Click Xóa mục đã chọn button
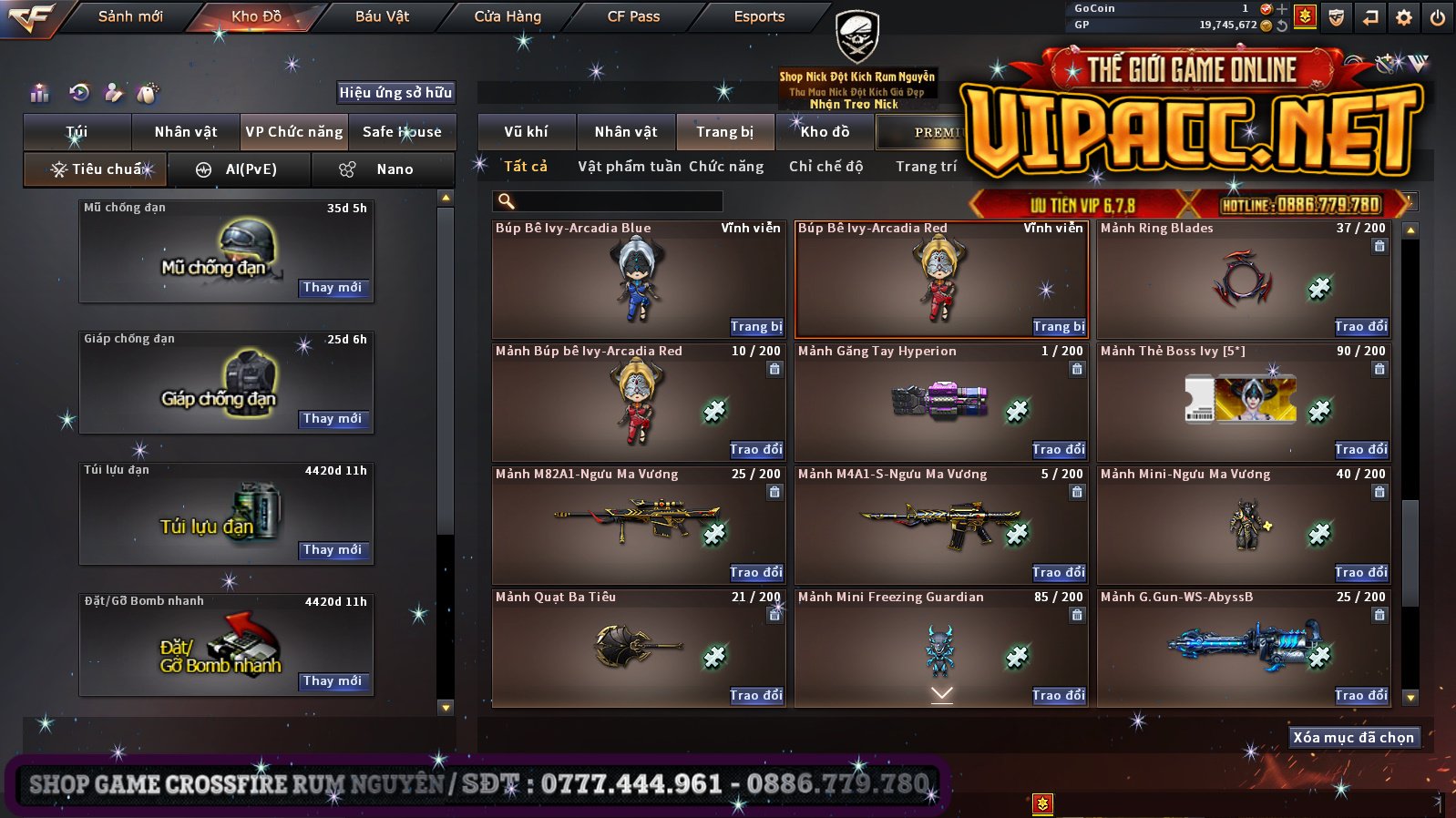 [1353, 738]
